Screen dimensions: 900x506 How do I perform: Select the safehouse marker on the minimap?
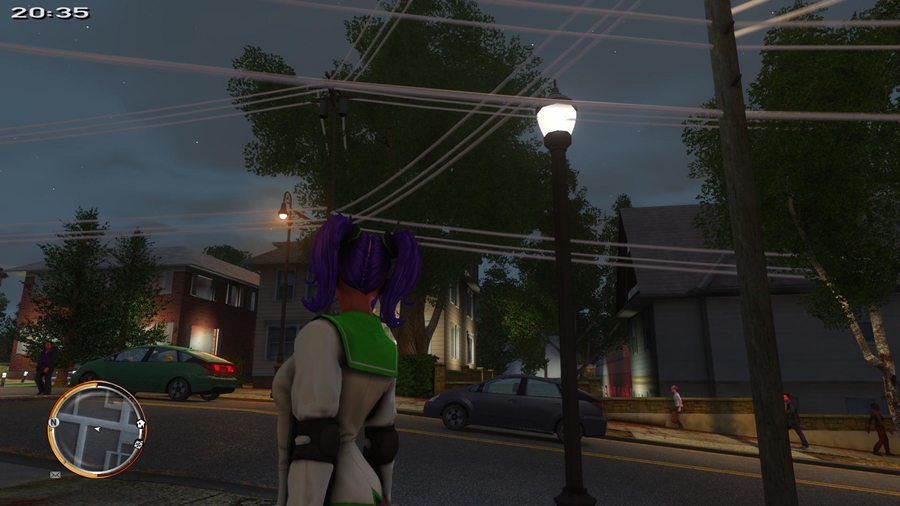click(x=140, y=423)
